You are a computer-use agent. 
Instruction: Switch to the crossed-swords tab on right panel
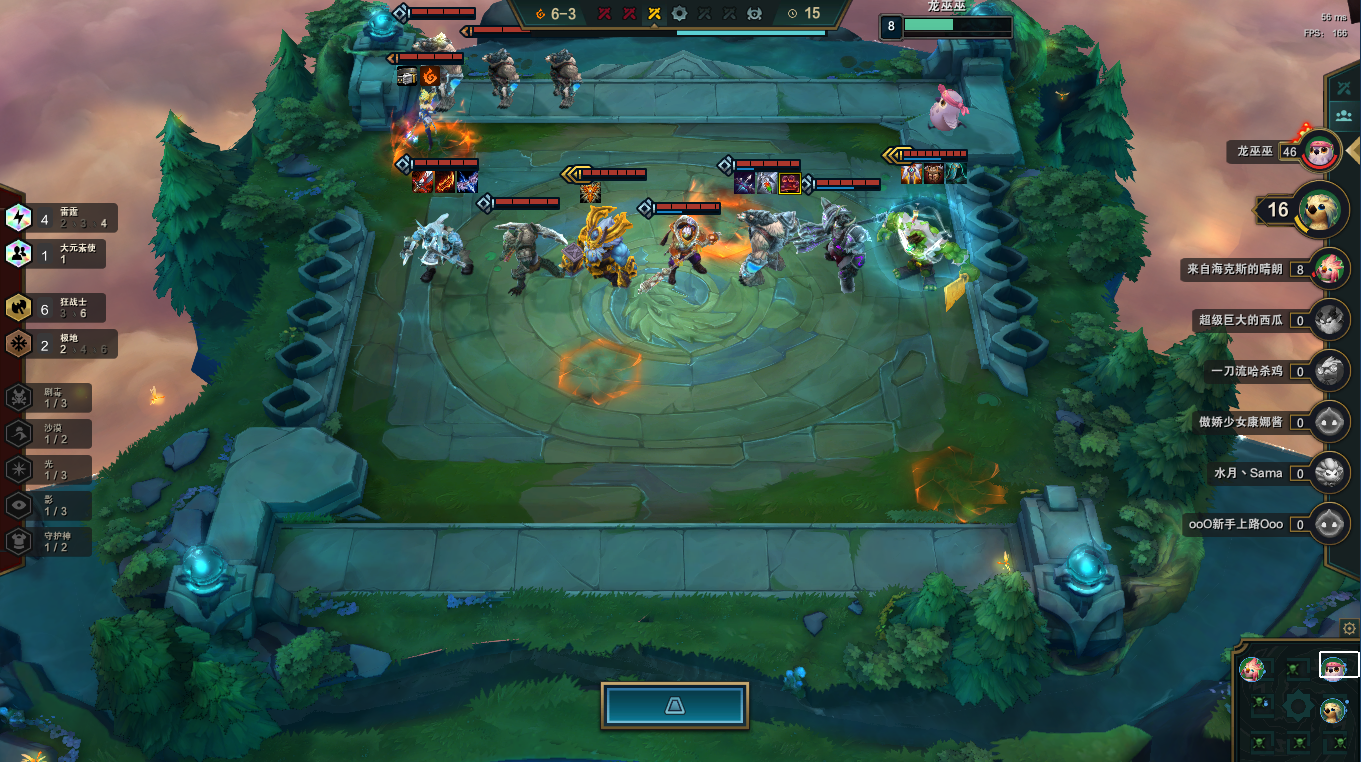point(1343,89)
